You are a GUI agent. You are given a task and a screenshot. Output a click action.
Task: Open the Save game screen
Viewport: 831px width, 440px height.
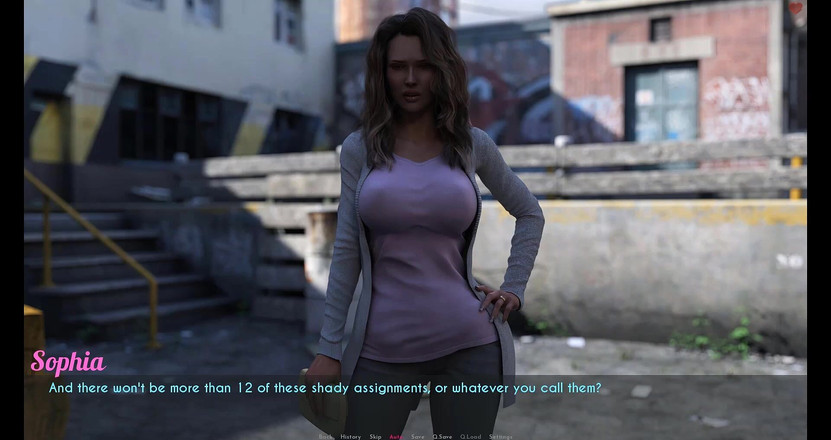[418, 436]
